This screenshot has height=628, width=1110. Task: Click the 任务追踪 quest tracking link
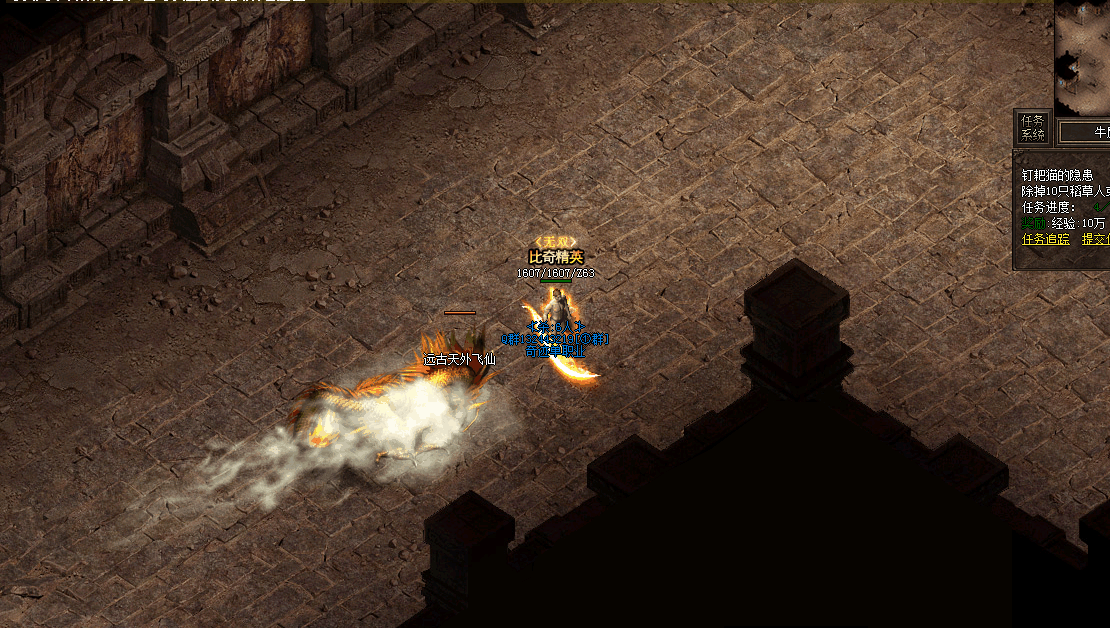pyautogui.click(x=1045, y=239)
